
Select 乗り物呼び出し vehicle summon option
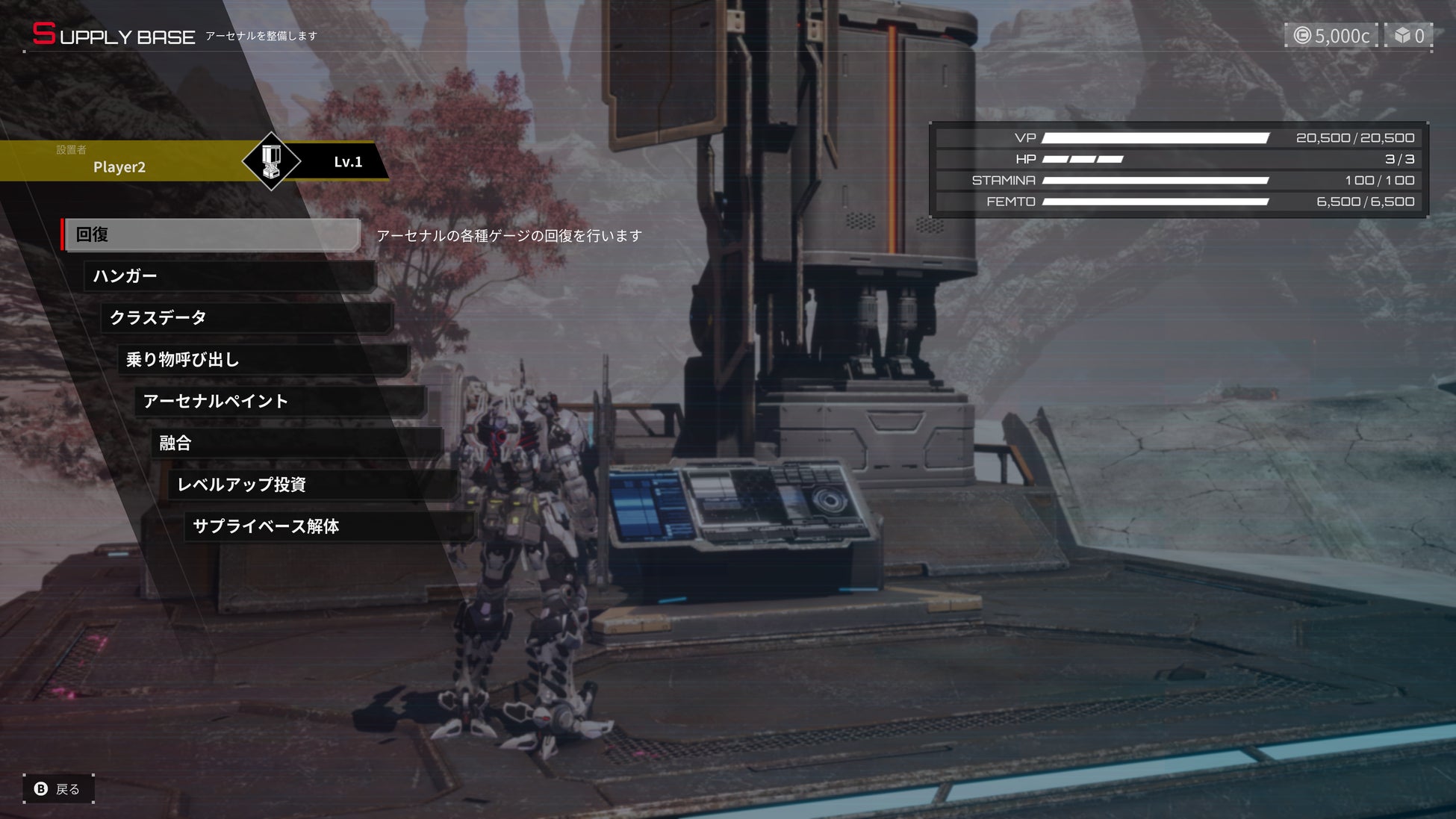[263, 360]
